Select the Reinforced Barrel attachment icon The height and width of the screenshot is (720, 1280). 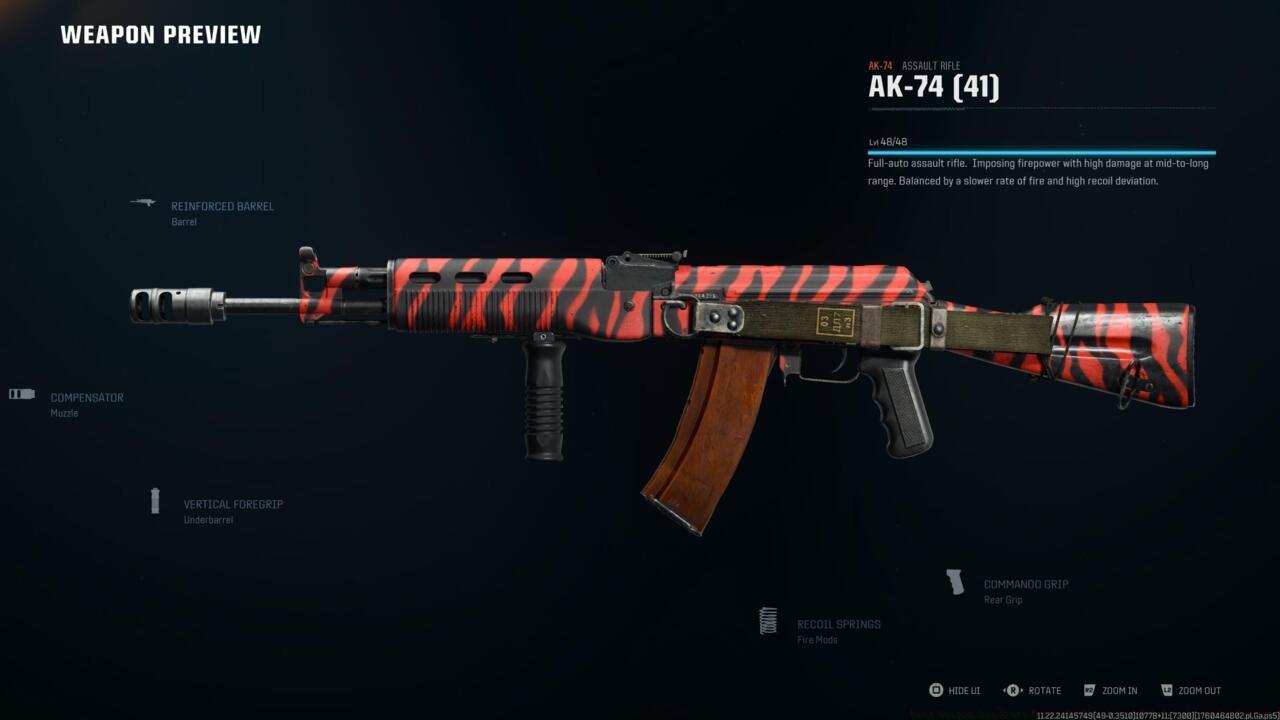[x=142, y=203]
